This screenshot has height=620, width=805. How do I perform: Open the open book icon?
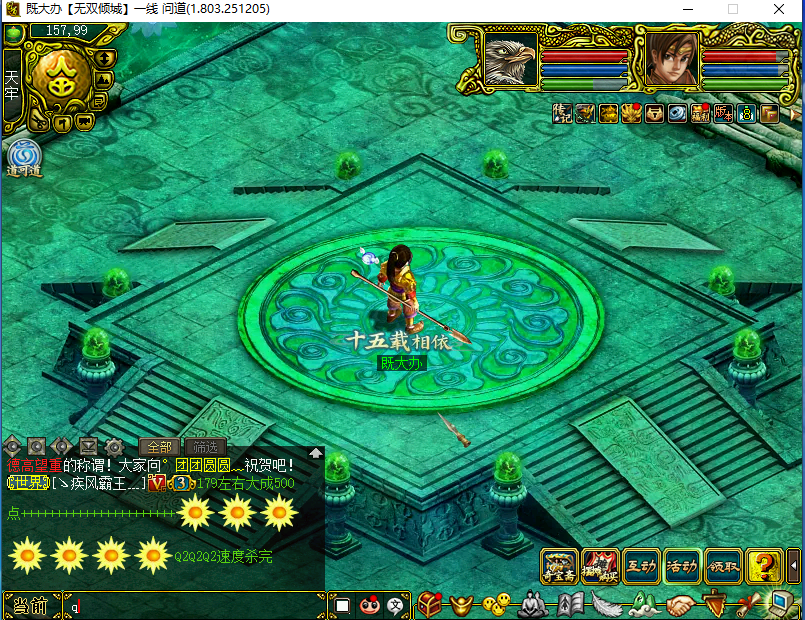(x=571, y=605)
